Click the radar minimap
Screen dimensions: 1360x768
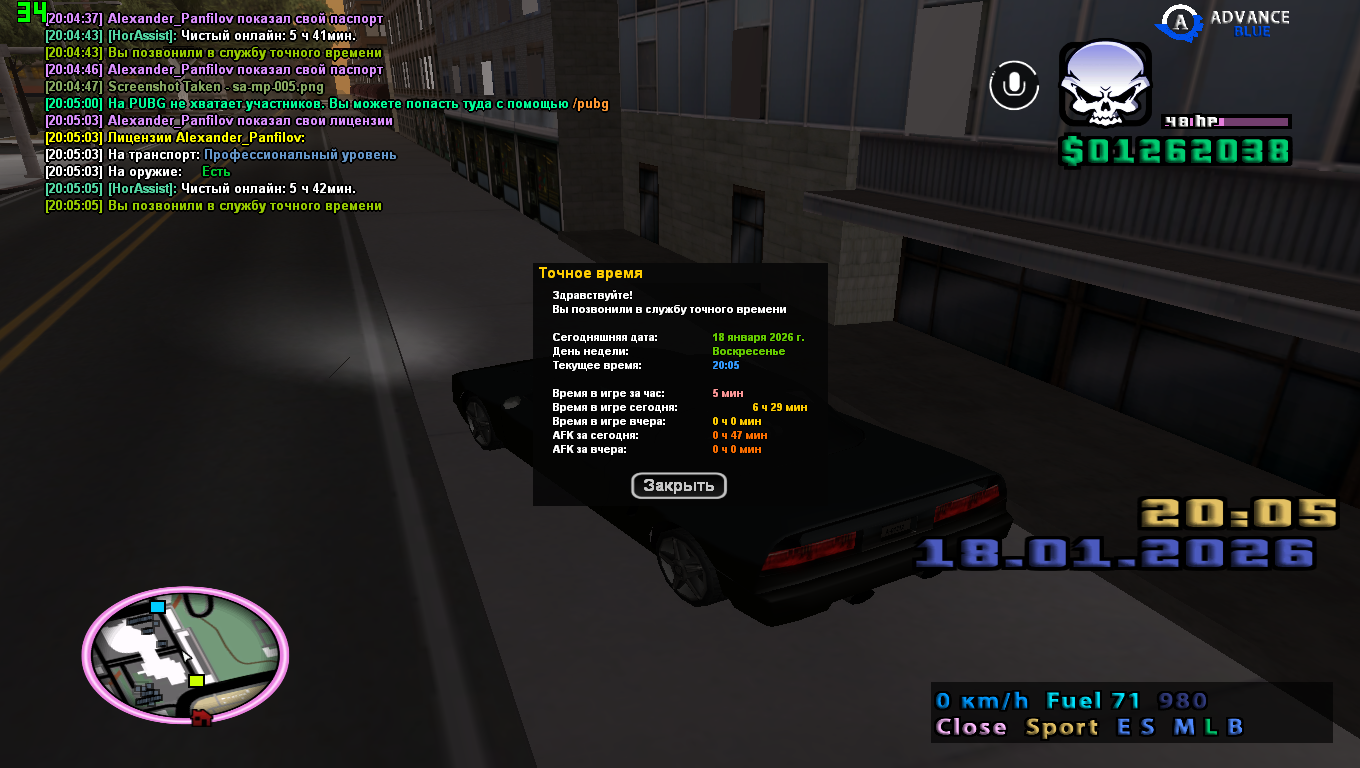[185, 655]
